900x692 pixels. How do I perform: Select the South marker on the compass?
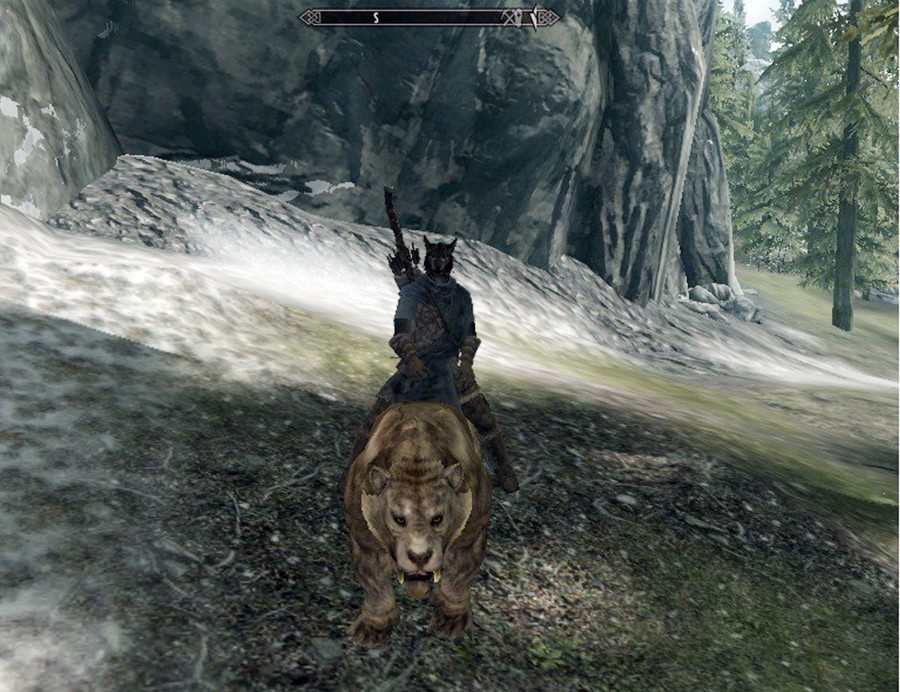(377, 17)
